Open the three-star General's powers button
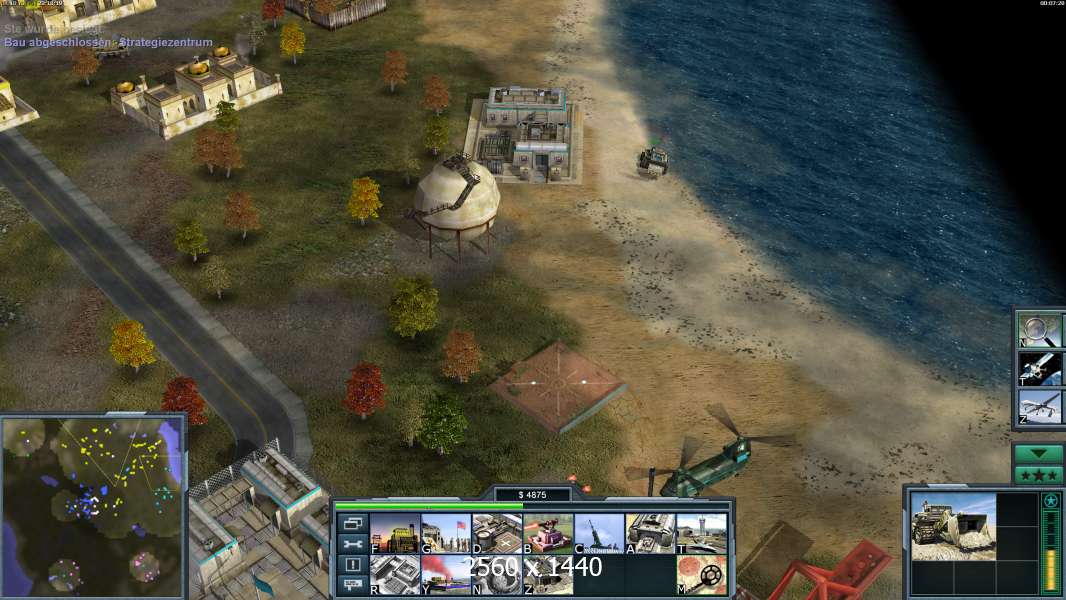Image resolution: width=1066 pixels, height=600 pixels. coord(1038,475)
